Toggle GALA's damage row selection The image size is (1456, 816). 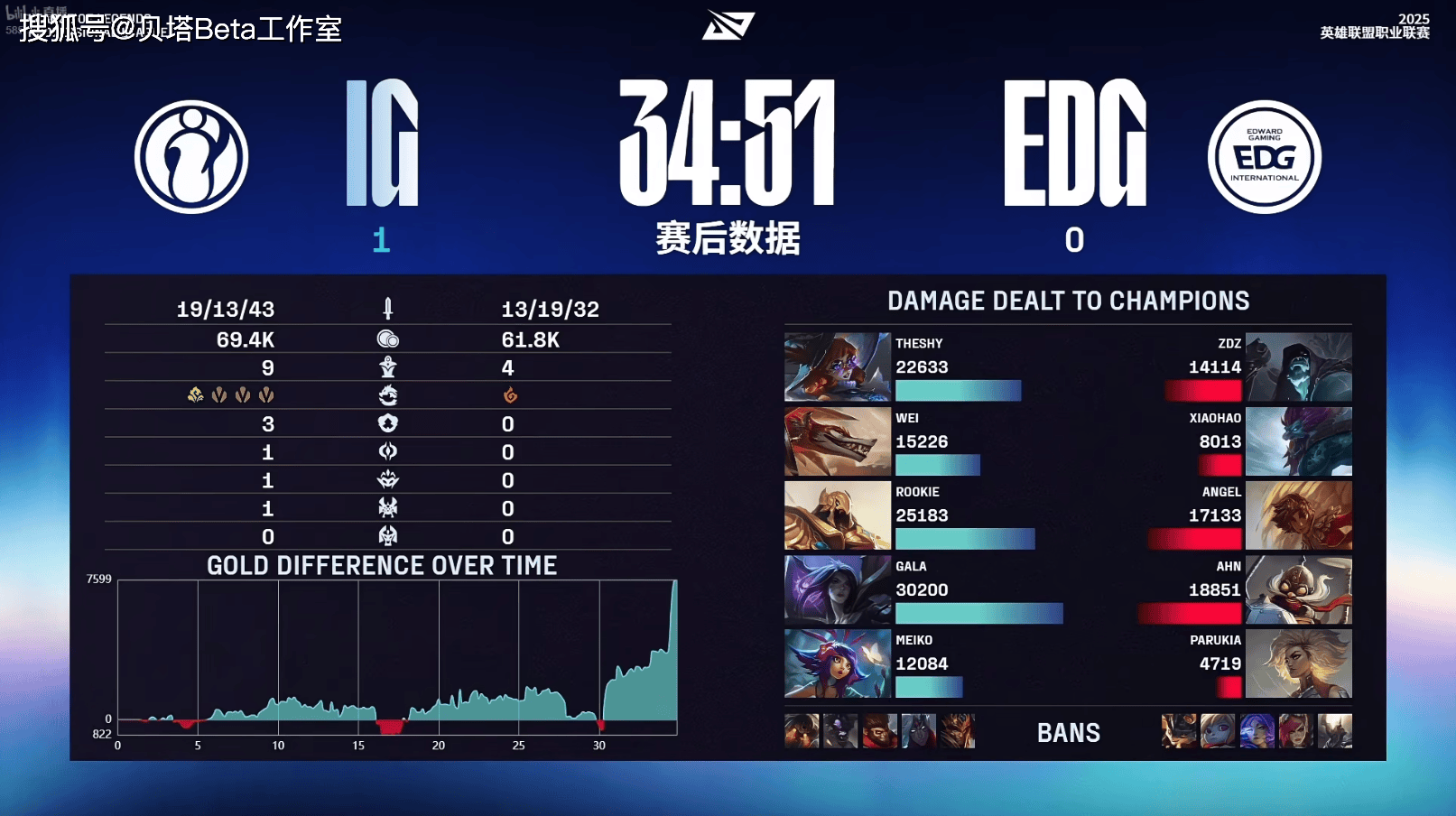(979, 615)
